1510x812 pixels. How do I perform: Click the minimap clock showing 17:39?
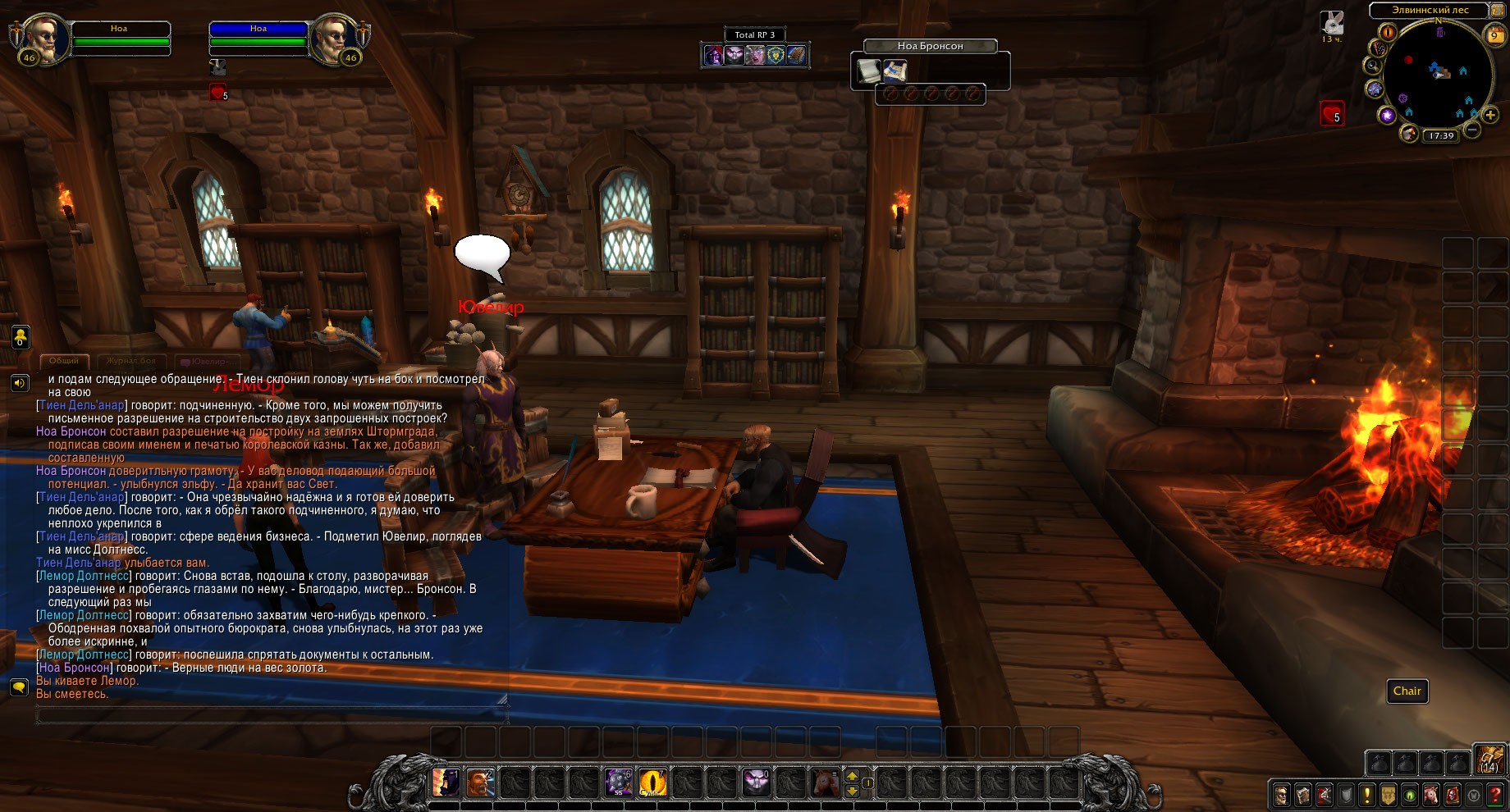tap(1441, 136)
